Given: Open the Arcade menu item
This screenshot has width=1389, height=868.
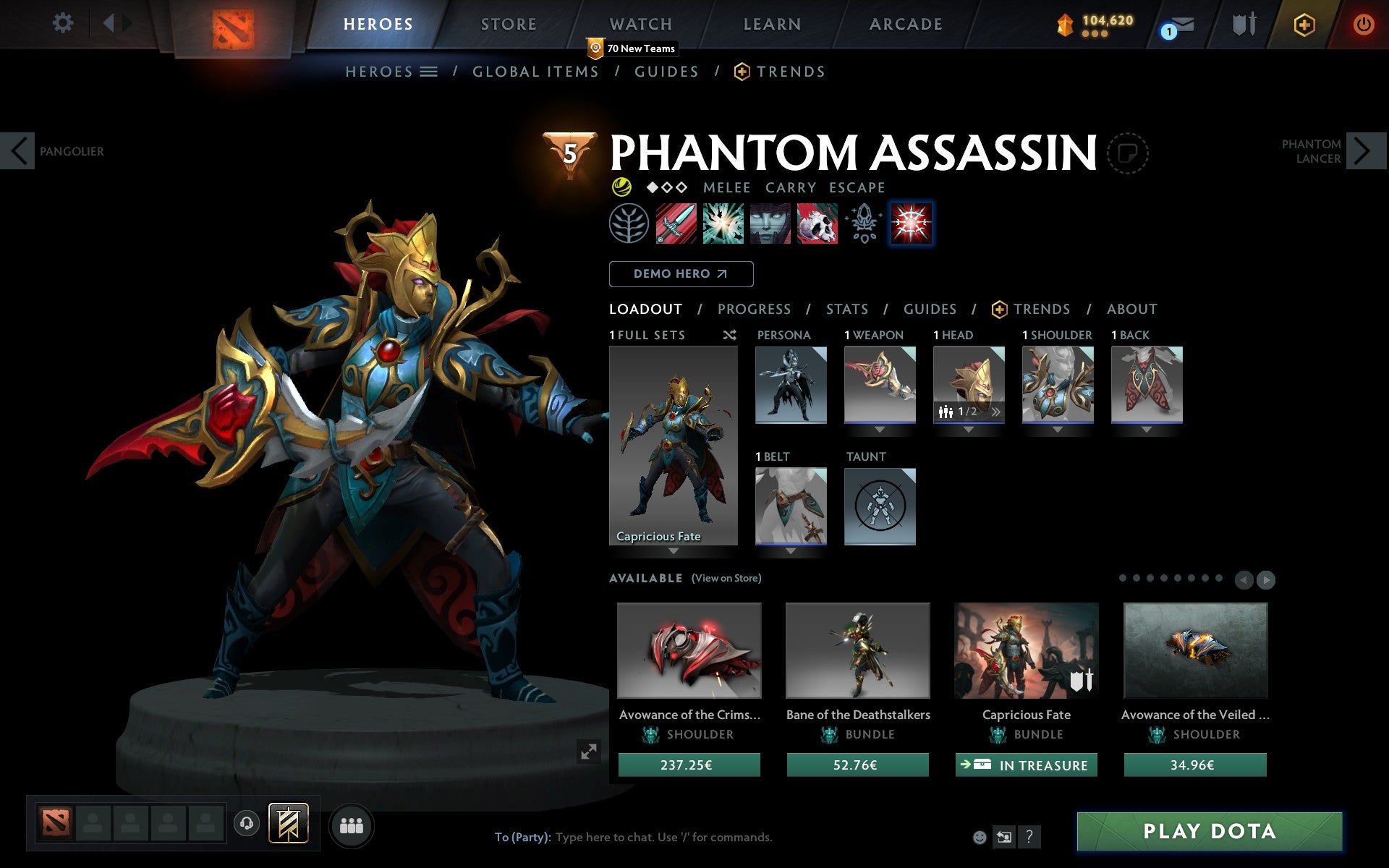Looking at the screenshot, I should point(905,24).
